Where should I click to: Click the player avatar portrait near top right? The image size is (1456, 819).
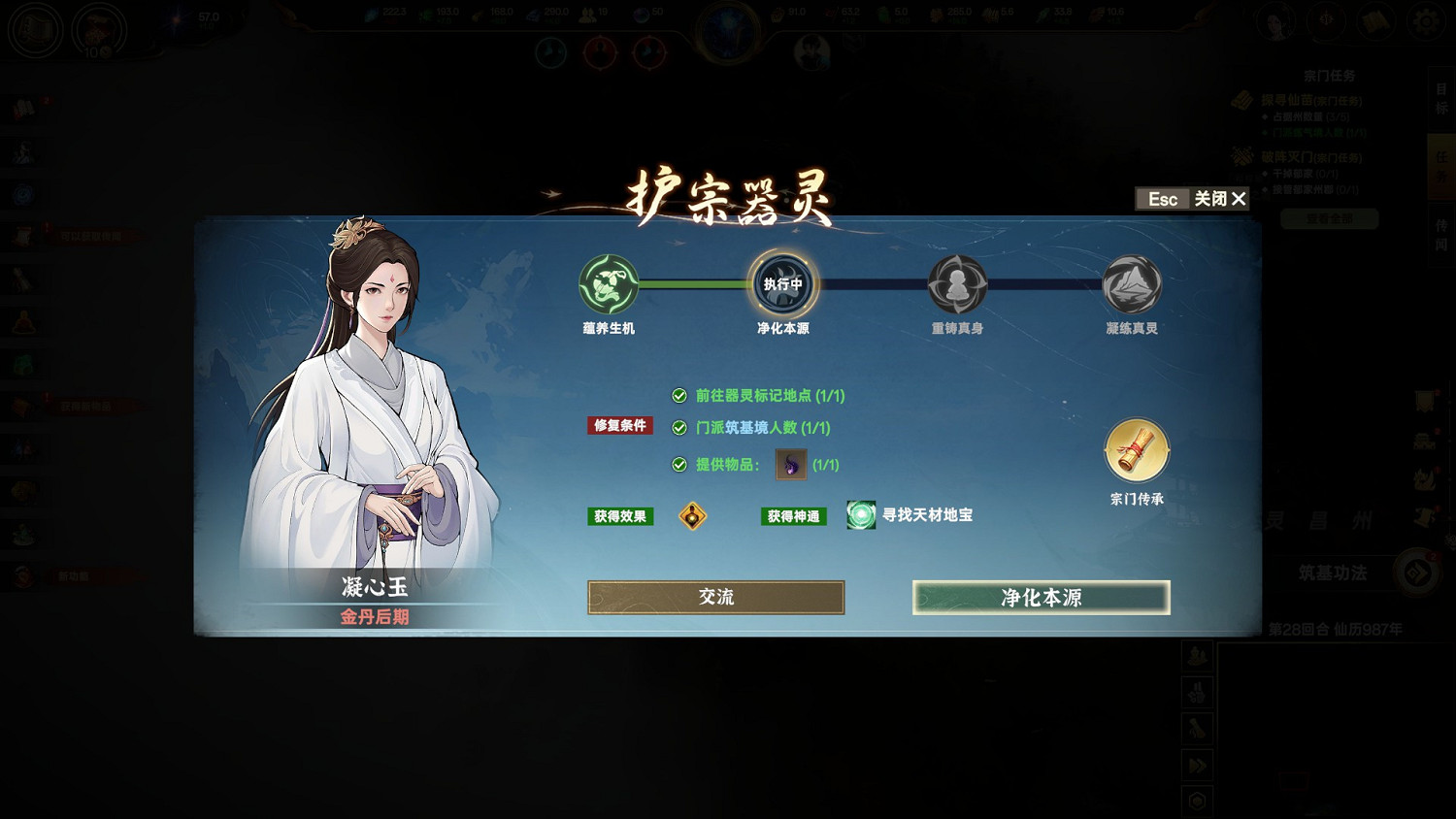point(1274,21)
